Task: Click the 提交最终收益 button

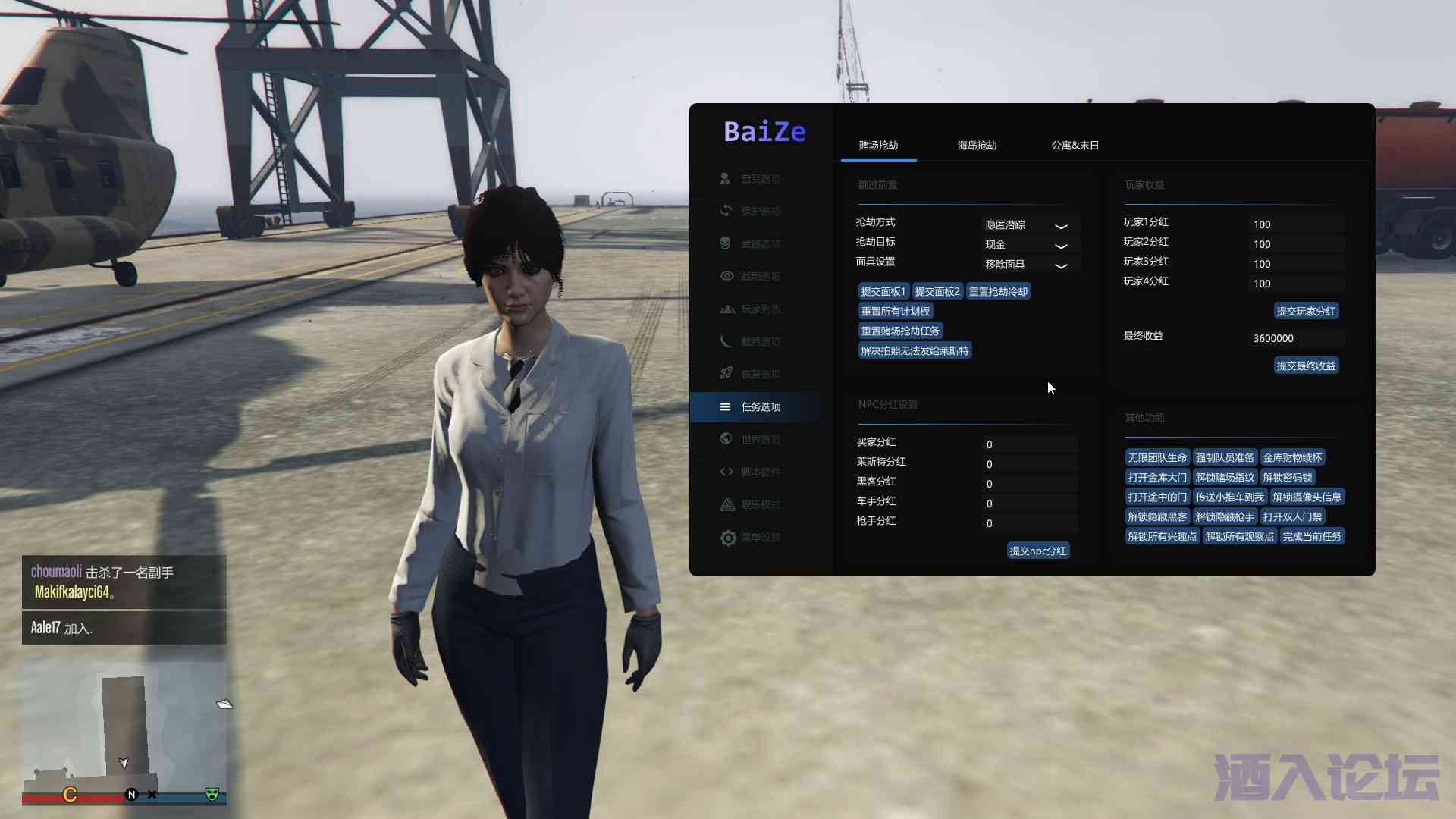Action: point(1306,366)
